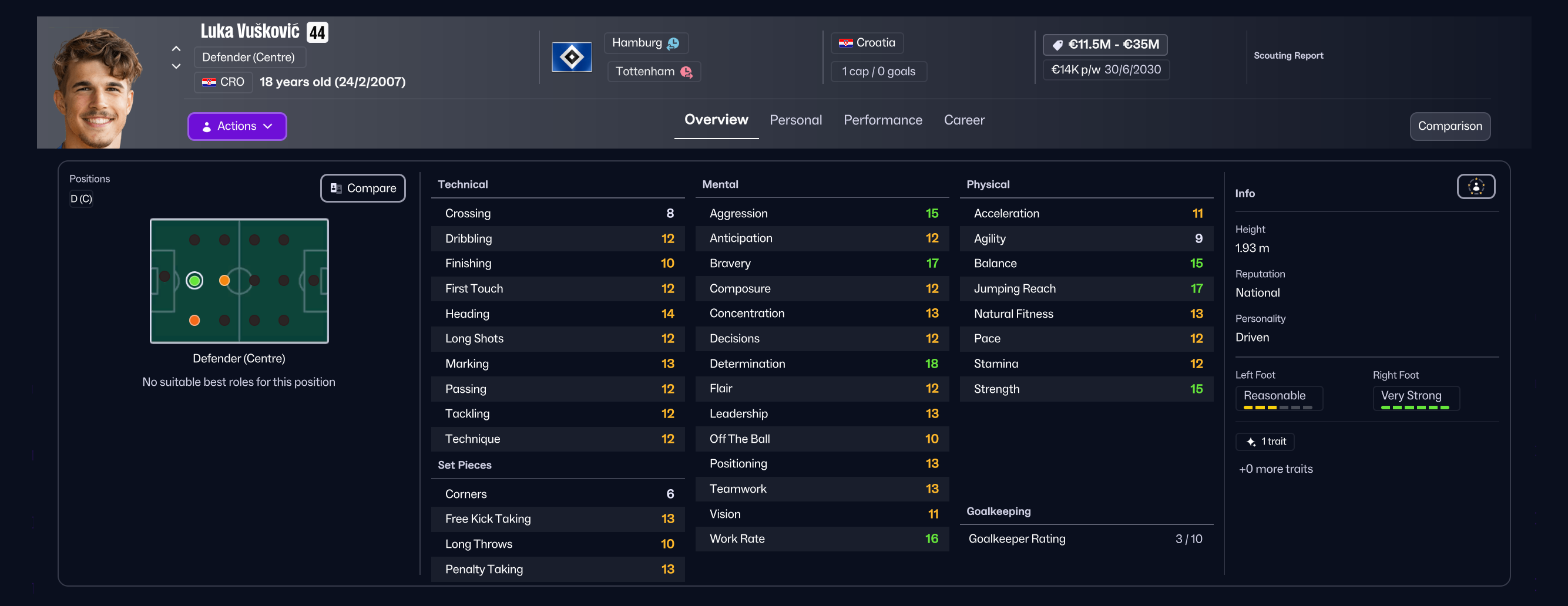Click the Hamburg club crest logo
The height and width of the screenshot is (606, 1568).
coord(572,56)
